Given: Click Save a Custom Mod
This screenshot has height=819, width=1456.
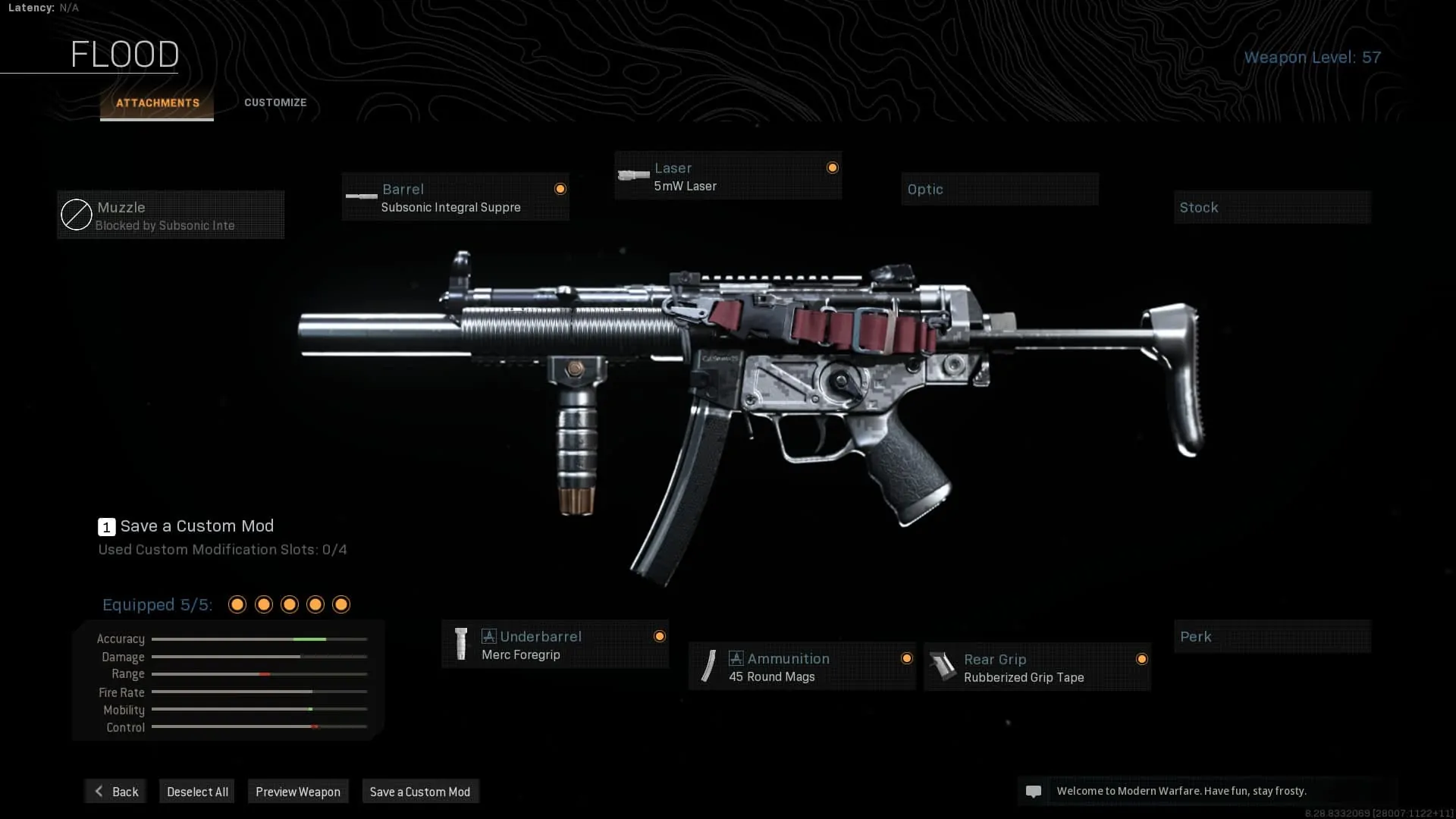Looking at the screenshot, I should 420,791.
